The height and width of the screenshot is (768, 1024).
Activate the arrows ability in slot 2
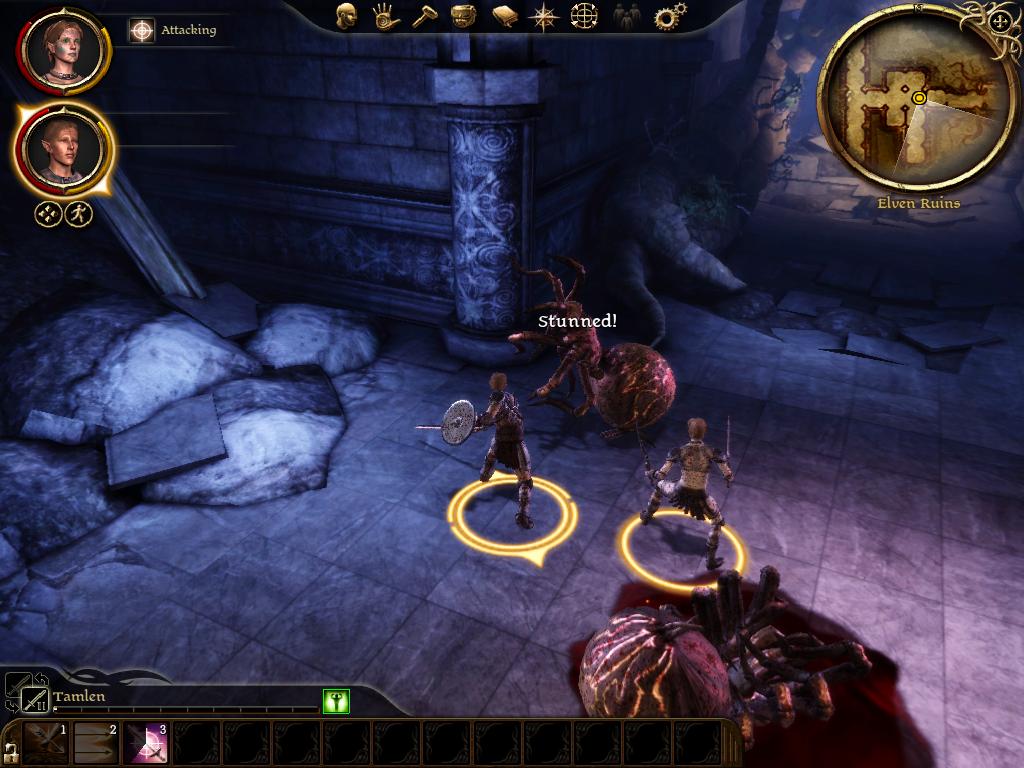click(96, 744)
